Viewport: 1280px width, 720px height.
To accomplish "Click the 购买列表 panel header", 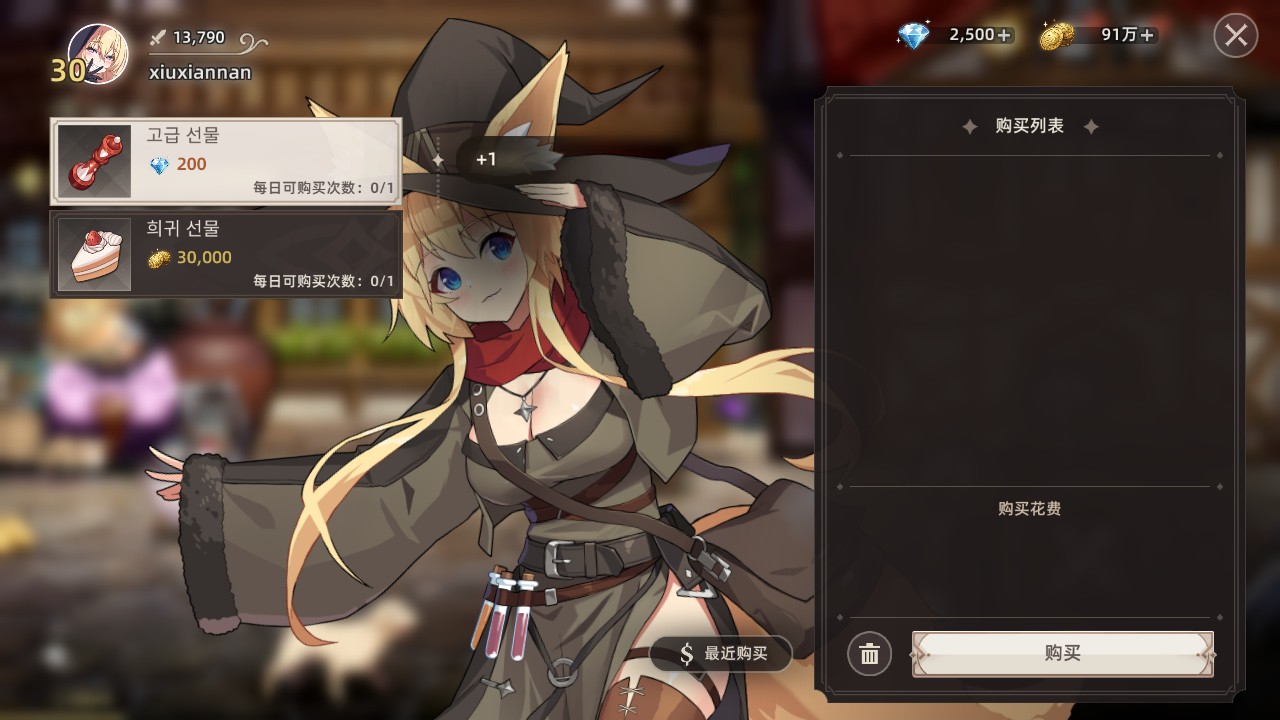I will click(1031, 126).
